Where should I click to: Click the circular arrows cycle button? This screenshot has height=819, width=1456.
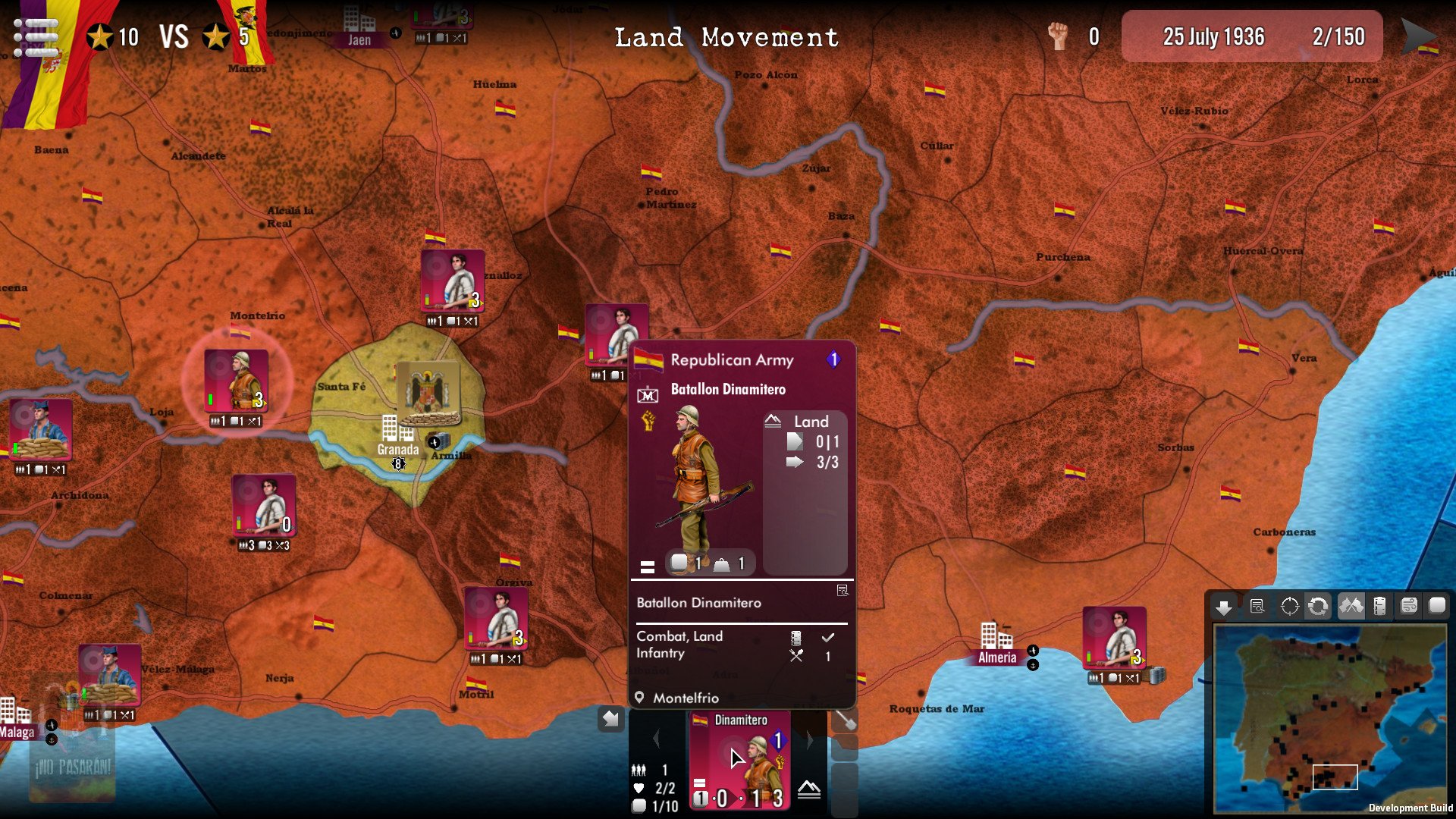(x=1318, y=607)
